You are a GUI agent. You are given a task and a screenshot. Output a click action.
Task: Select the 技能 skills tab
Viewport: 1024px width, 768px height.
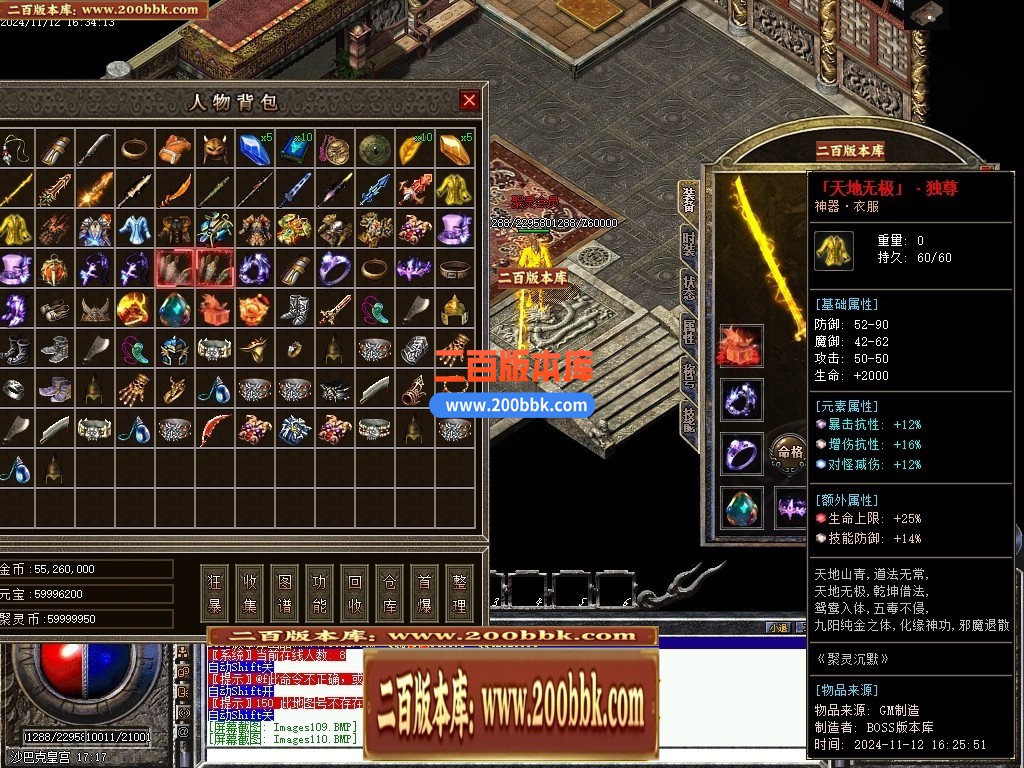[689, 418]
